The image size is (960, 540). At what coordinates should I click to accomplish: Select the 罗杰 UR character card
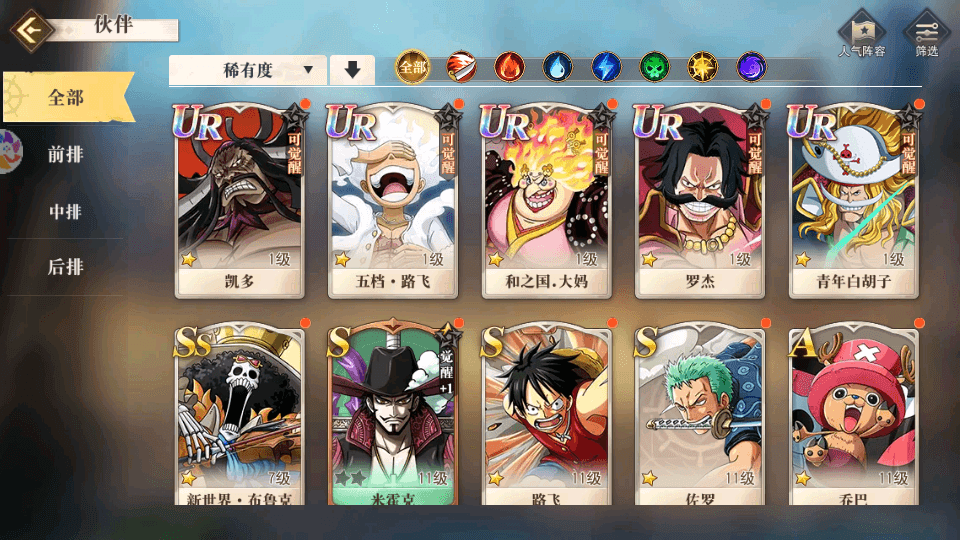(700, 198)
